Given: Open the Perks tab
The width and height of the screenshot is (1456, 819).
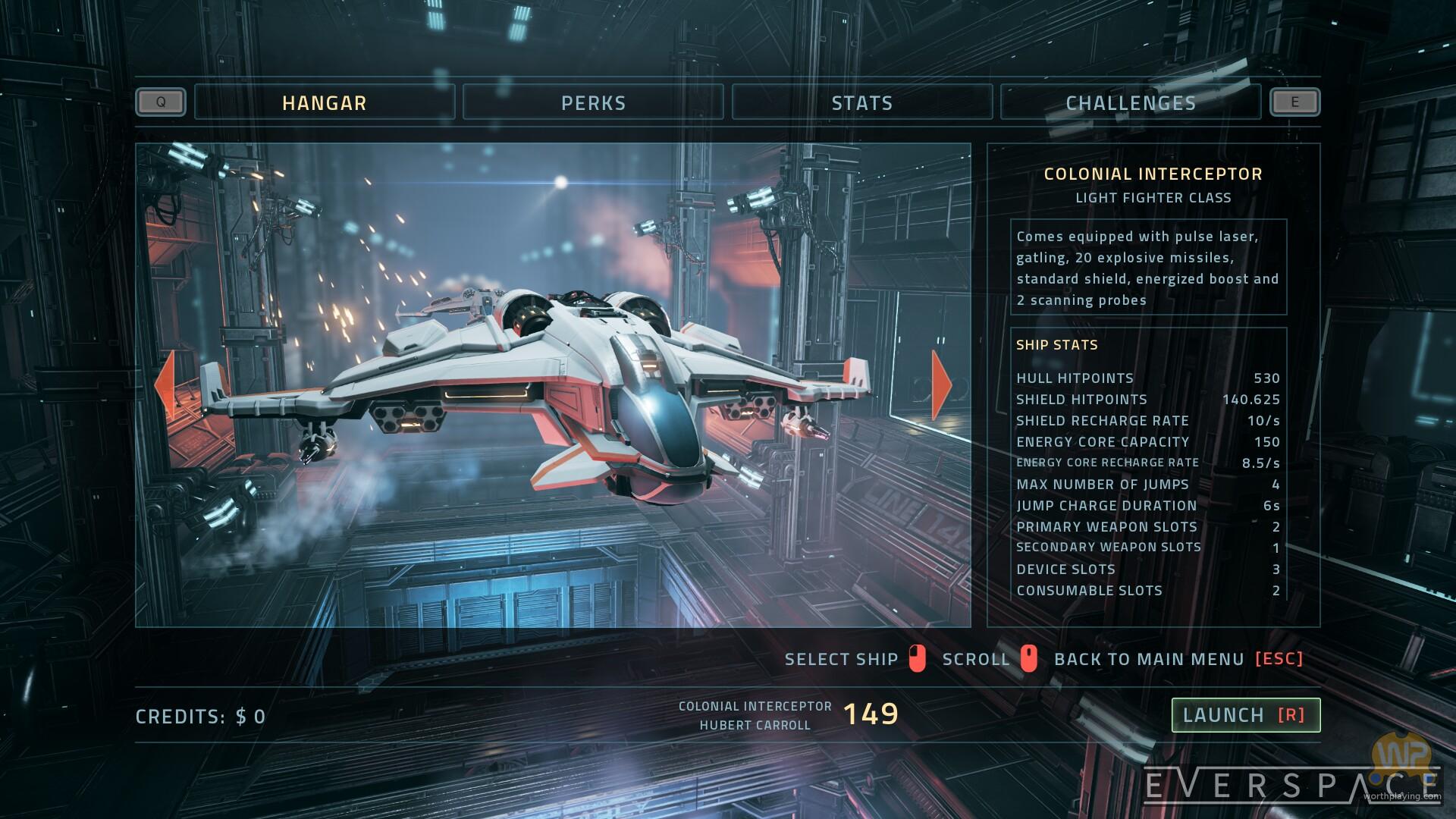Looking at the screenshot, I should click(x=593, y=102).
